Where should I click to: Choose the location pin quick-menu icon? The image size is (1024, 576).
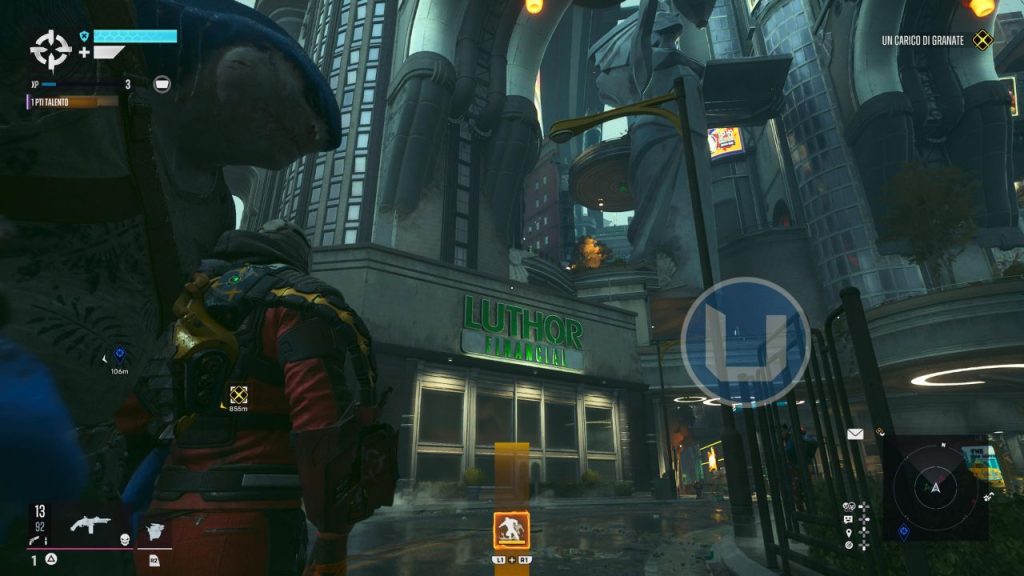click(x=849, y=532)
